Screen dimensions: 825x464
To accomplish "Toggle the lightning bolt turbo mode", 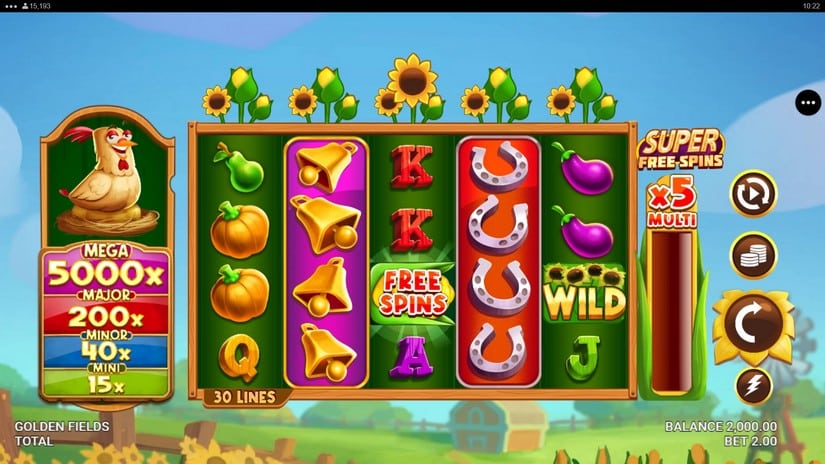I will coord(753,385).
